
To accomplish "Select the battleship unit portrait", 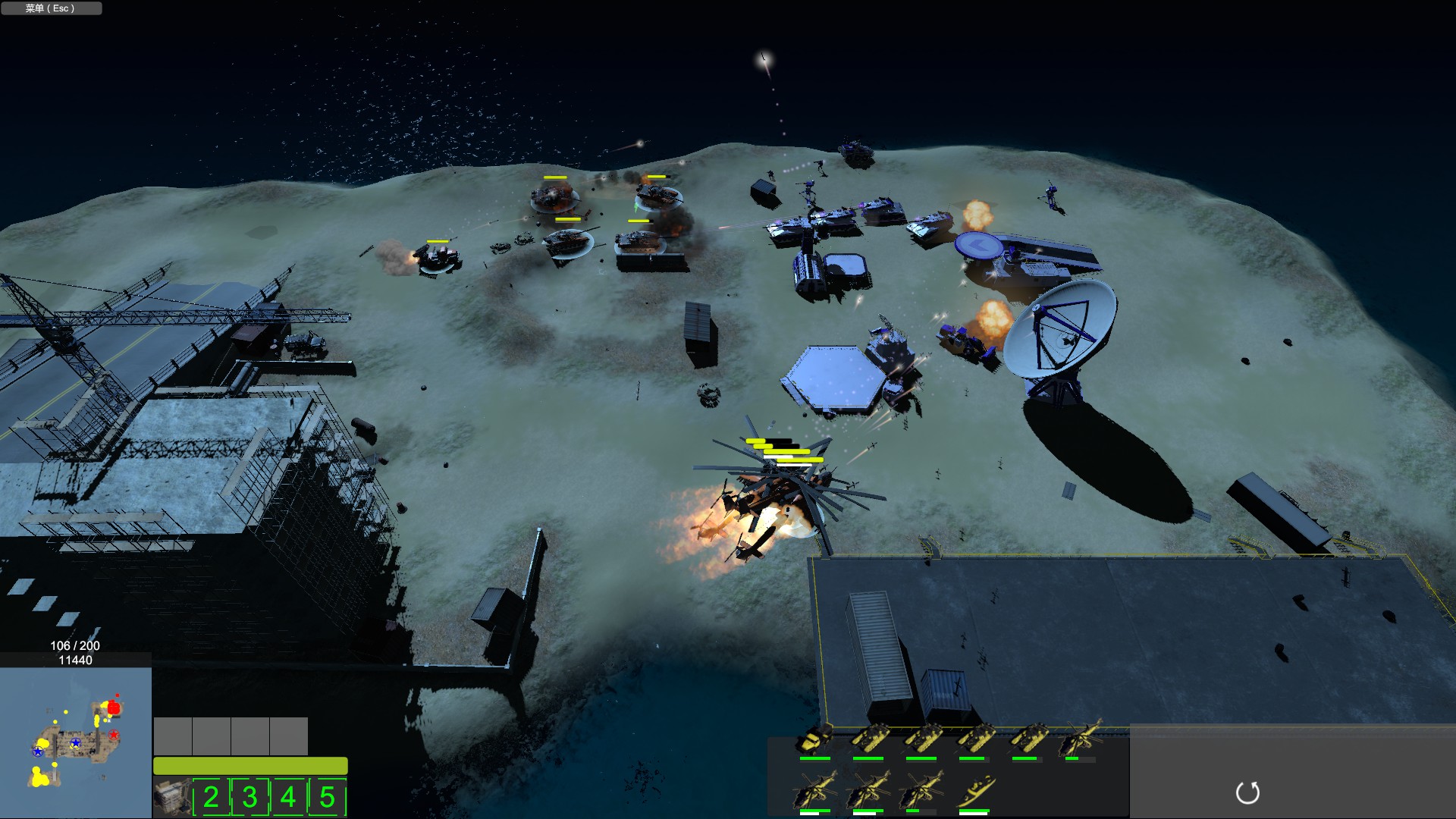I will [974, 790].
